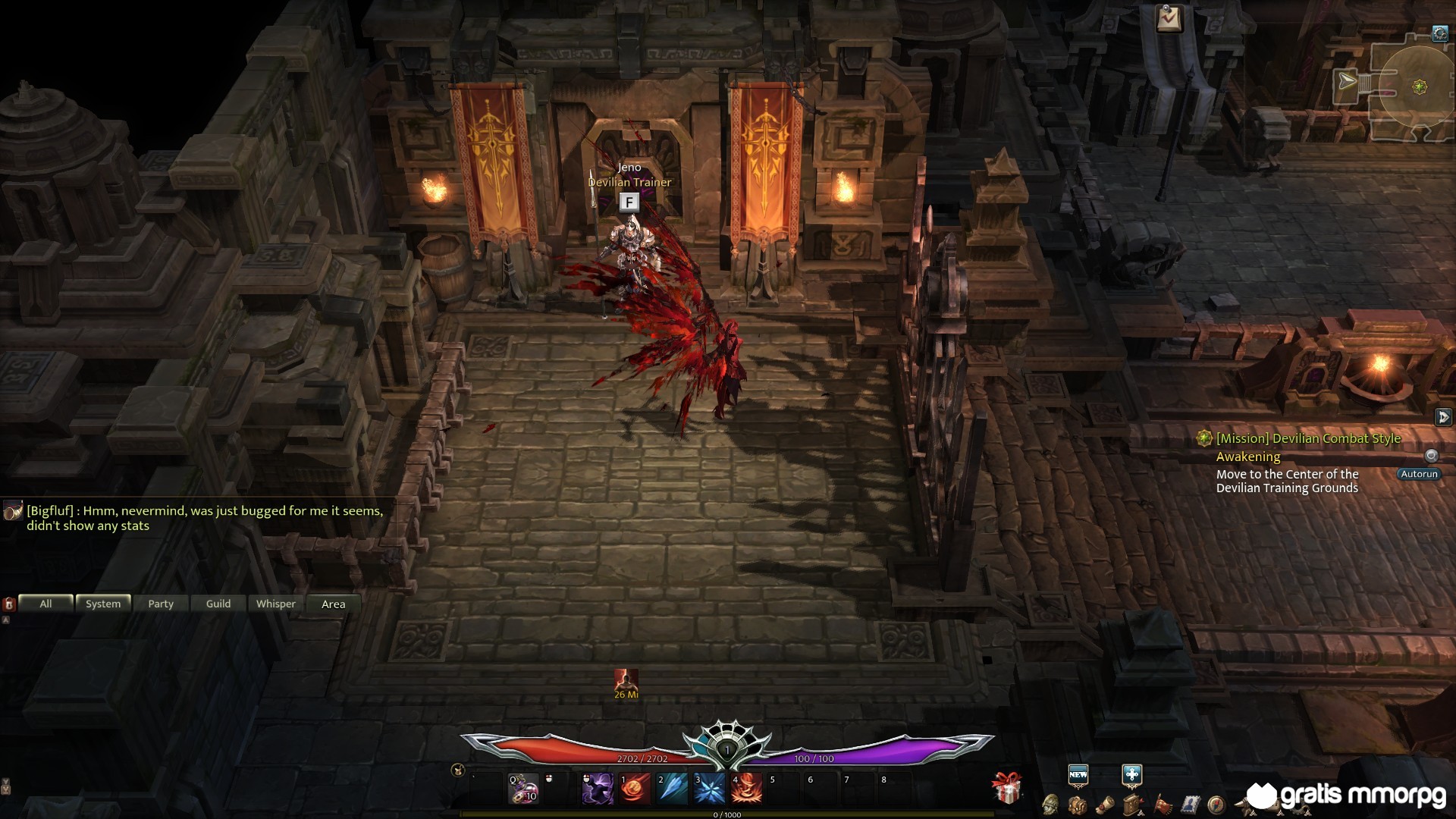Open the backpack inventory icon

coord(1077,804)
